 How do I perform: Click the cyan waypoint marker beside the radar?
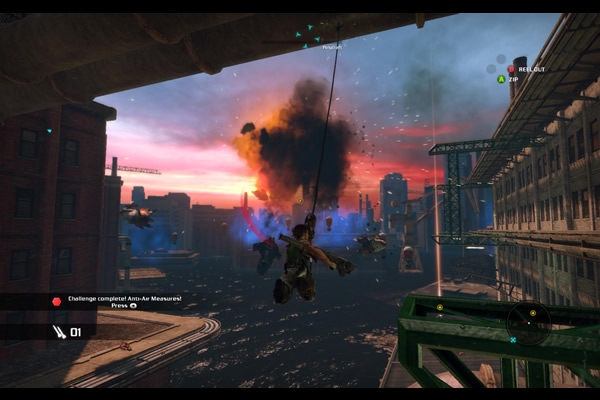click(513, 340)
